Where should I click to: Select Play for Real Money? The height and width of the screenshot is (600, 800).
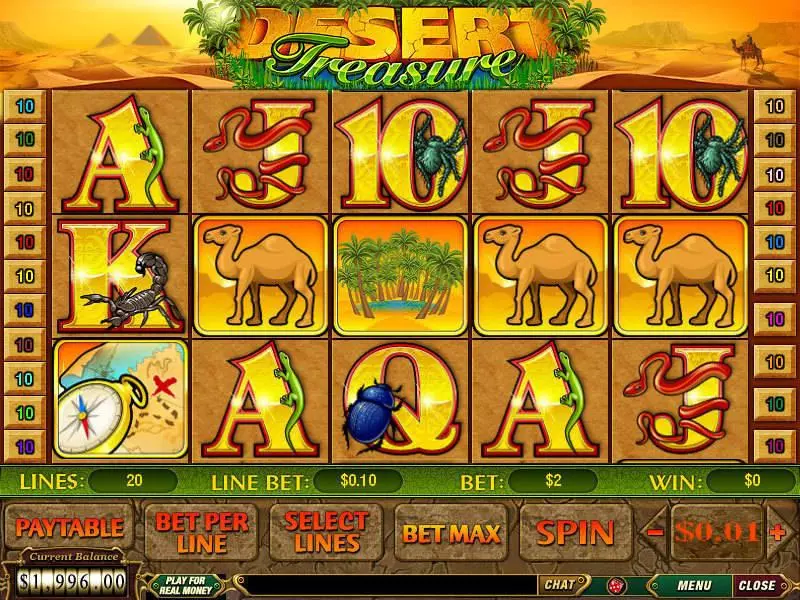186,585
